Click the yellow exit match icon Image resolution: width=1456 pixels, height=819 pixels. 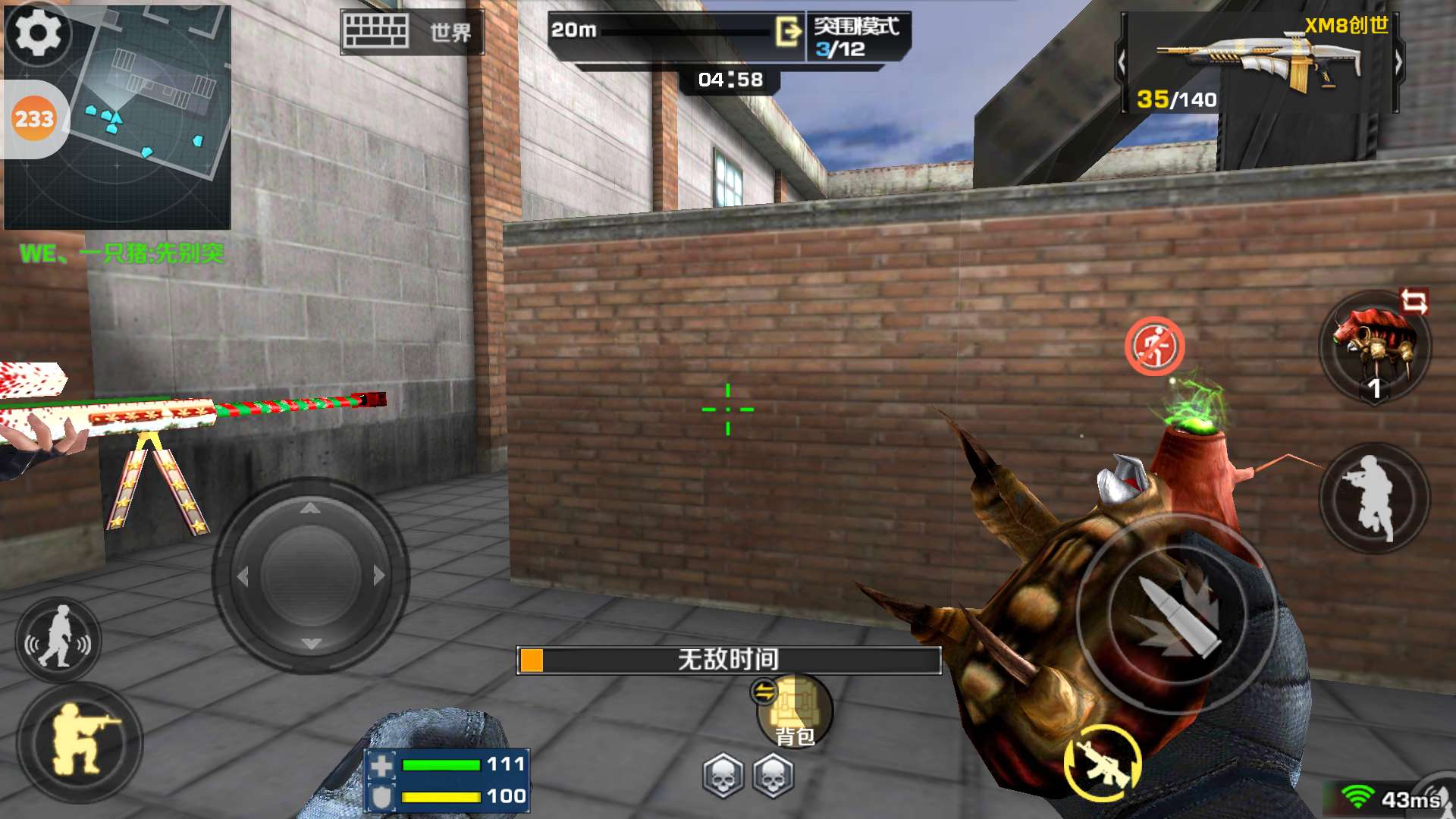[x=789, y=32]
